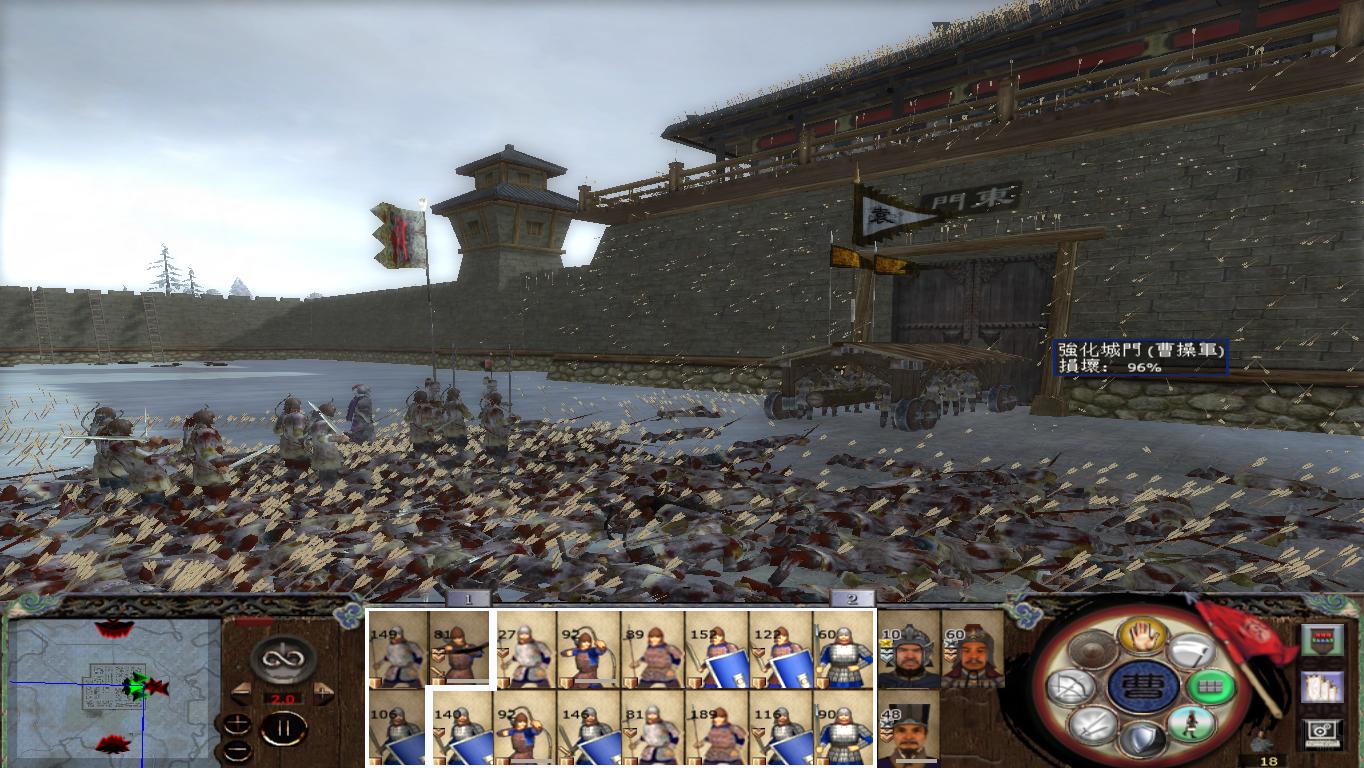The width and height of the screenshot is (1364, 768).
Task: Pause the battle with the pause button
Action: pyautogui.click(x=283, y=727)
